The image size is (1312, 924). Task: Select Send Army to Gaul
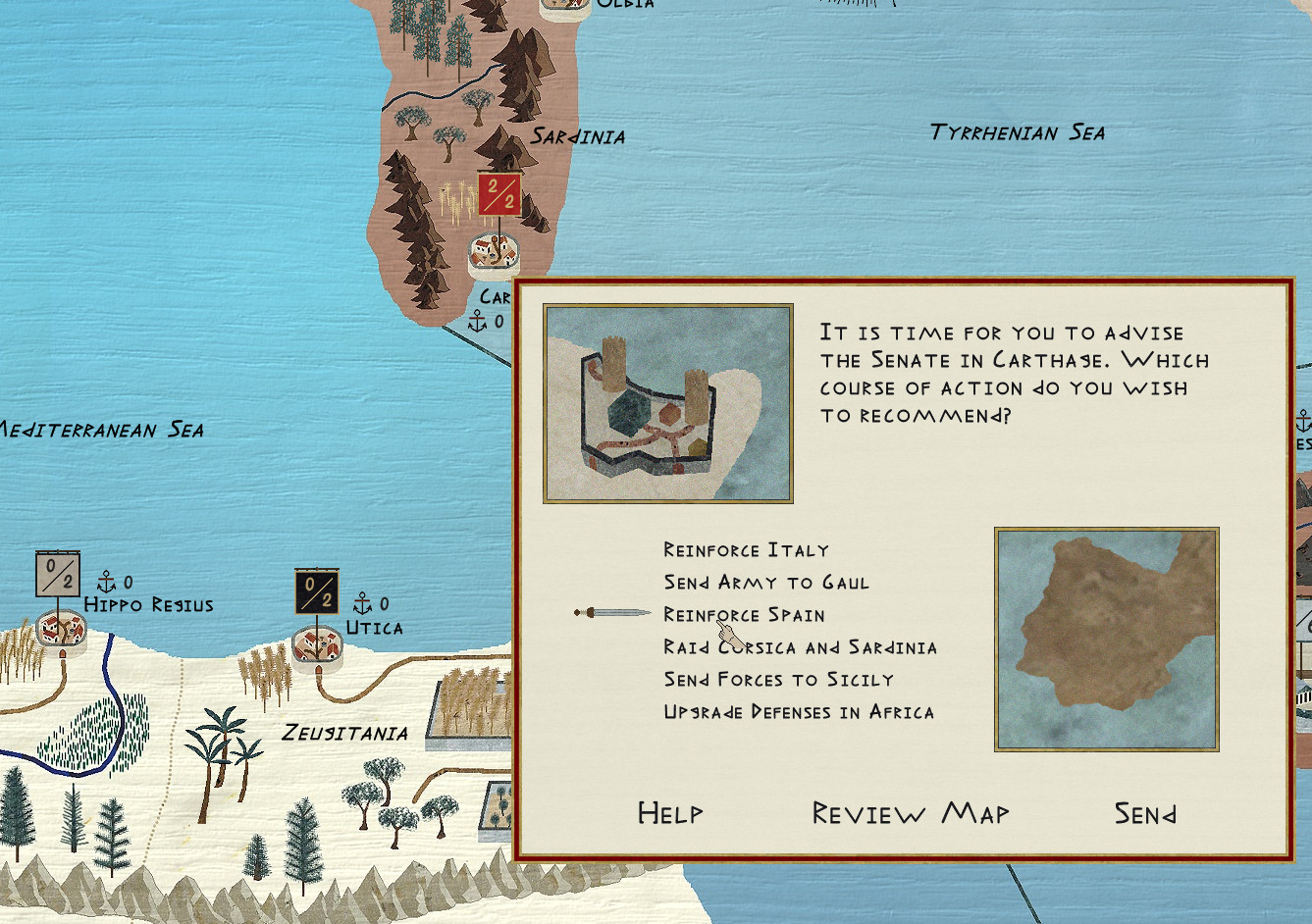pyautogui.click(x=765, y=583)
